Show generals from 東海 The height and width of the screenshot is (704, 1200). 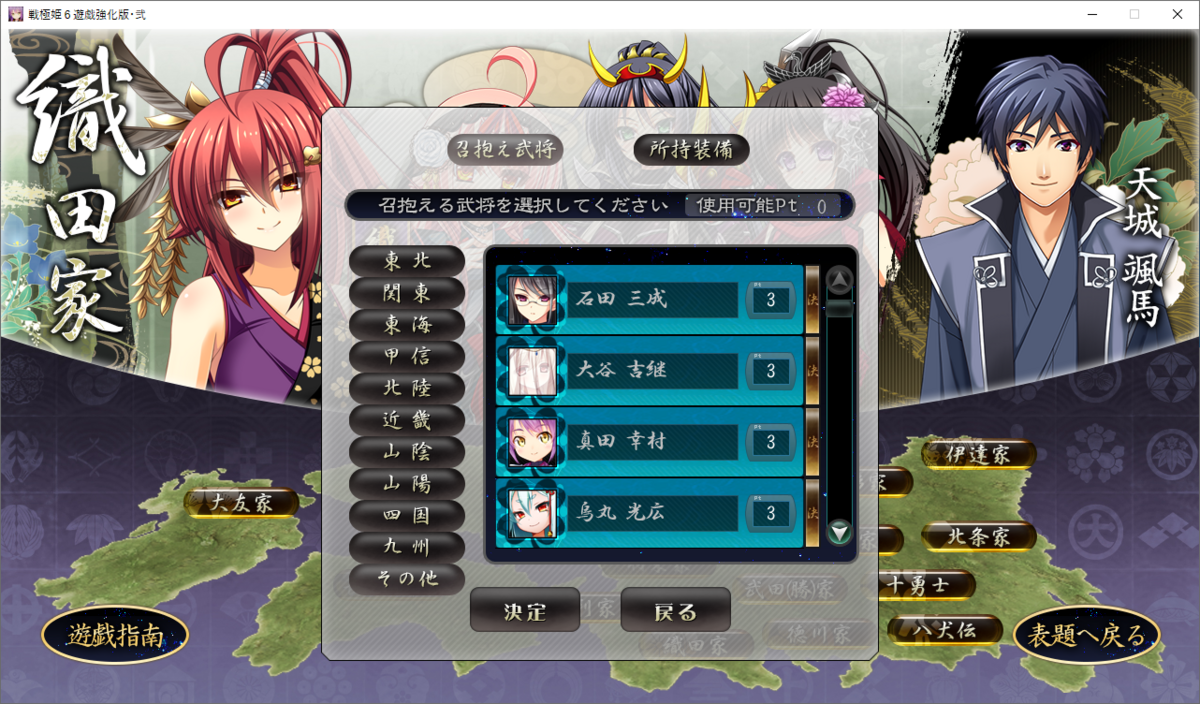pyautogui.click(x=407, y=324)
